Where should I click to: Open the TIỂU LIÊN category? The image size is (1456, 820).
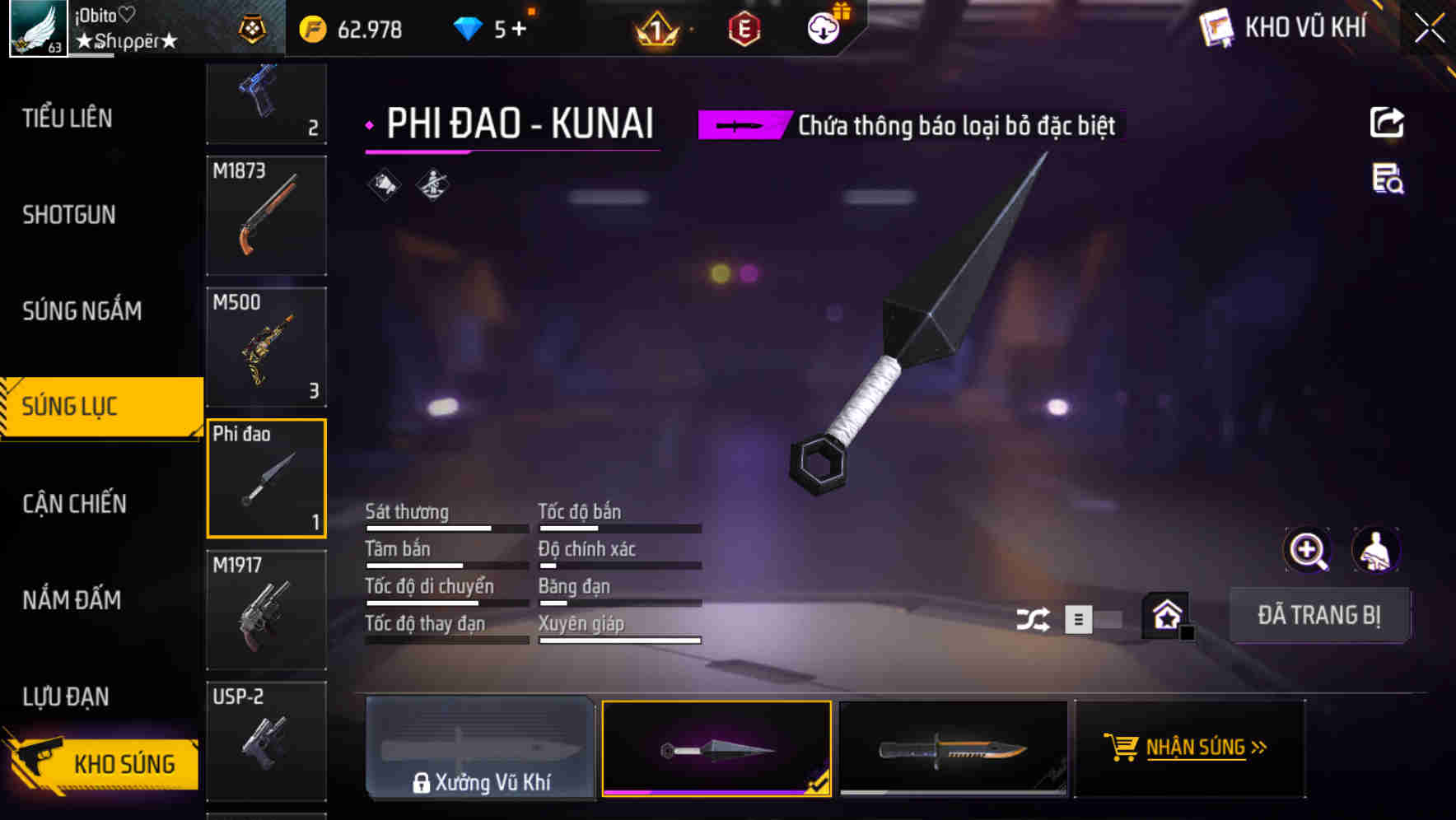[69, 119]
